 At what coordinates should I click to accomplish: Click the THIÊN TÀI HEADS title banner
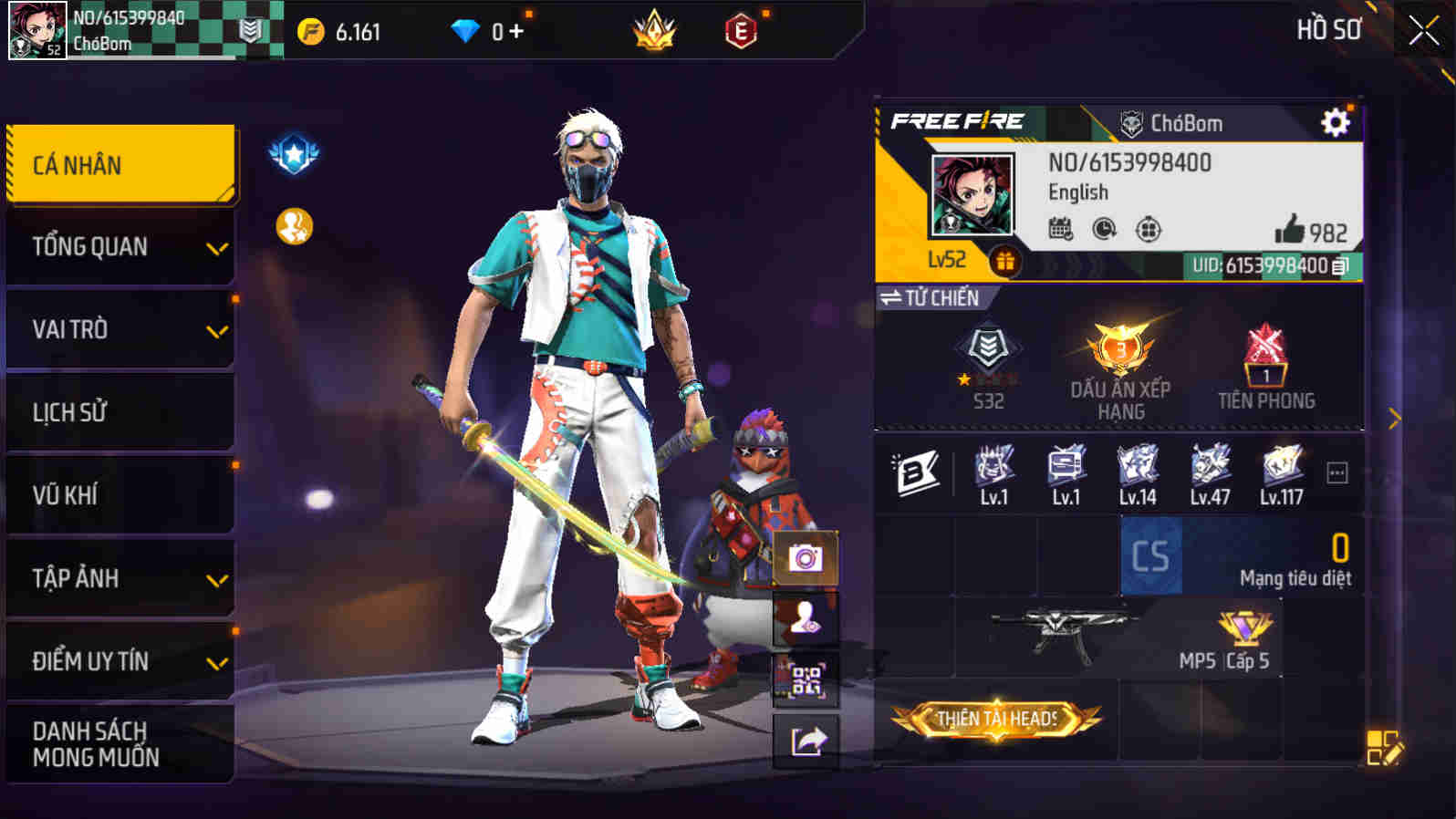pyautogui.click(x=997, y=721)
